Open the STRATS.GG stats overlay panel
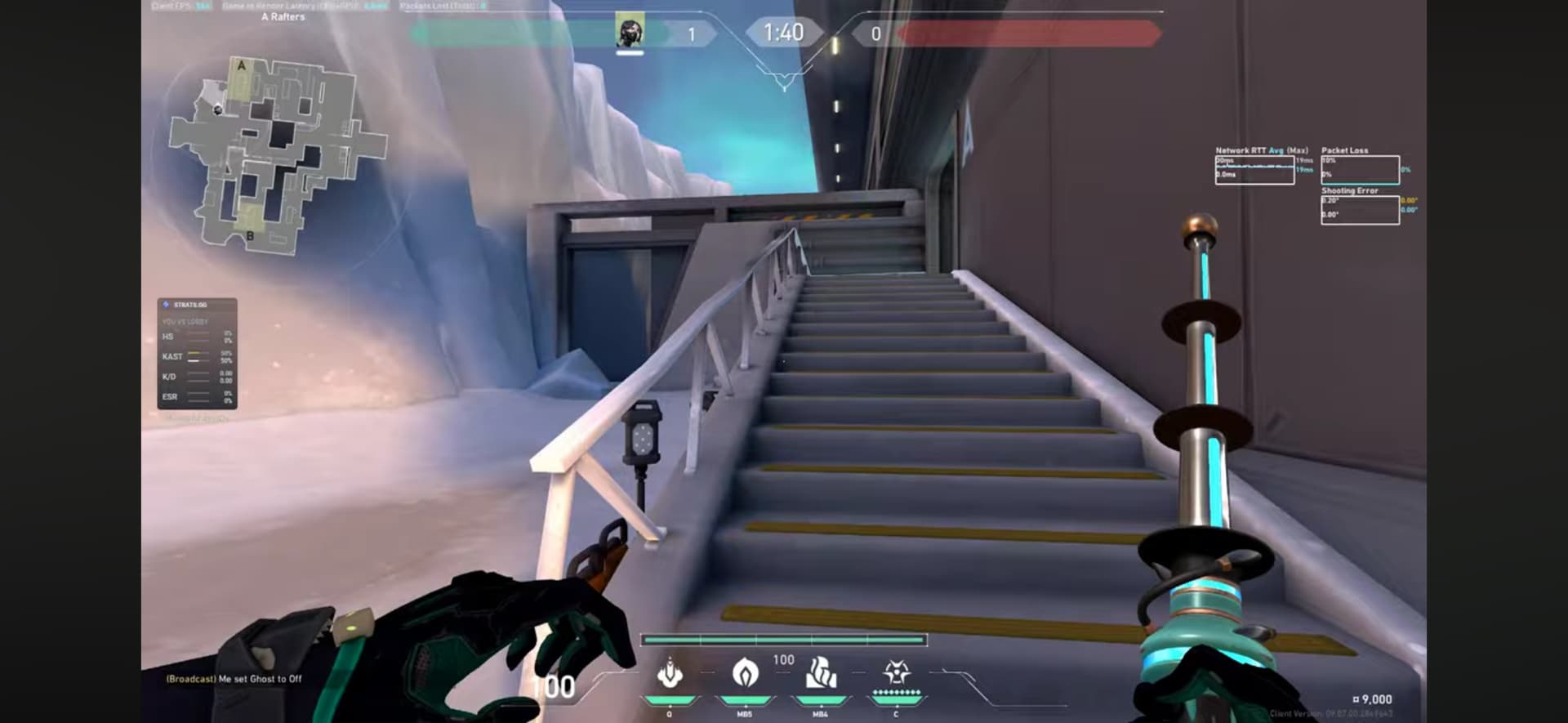This screenshot has width=1568, height=723. [197, 353]
